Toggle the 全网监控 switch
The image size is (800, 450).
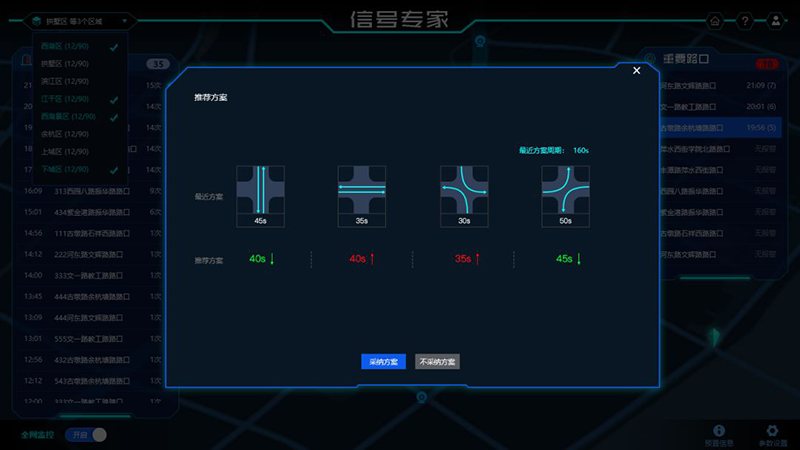coord(86,435)
